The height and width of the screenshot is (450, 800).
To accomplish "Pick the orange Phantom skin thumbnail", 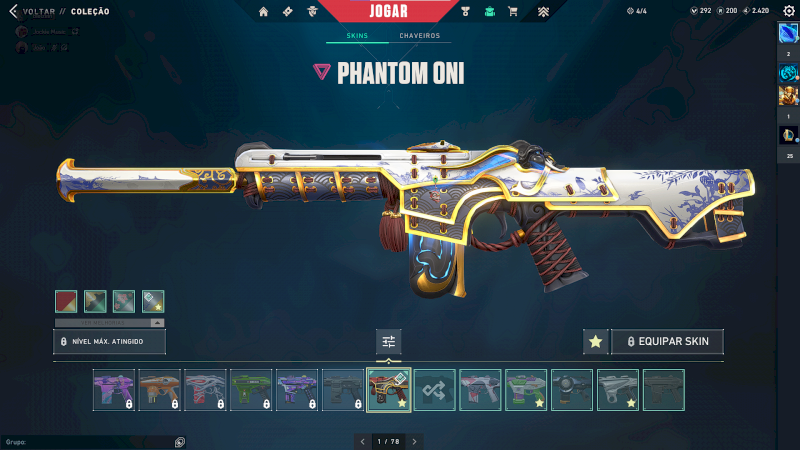I will pyautogui.click(x=159, y=390).
